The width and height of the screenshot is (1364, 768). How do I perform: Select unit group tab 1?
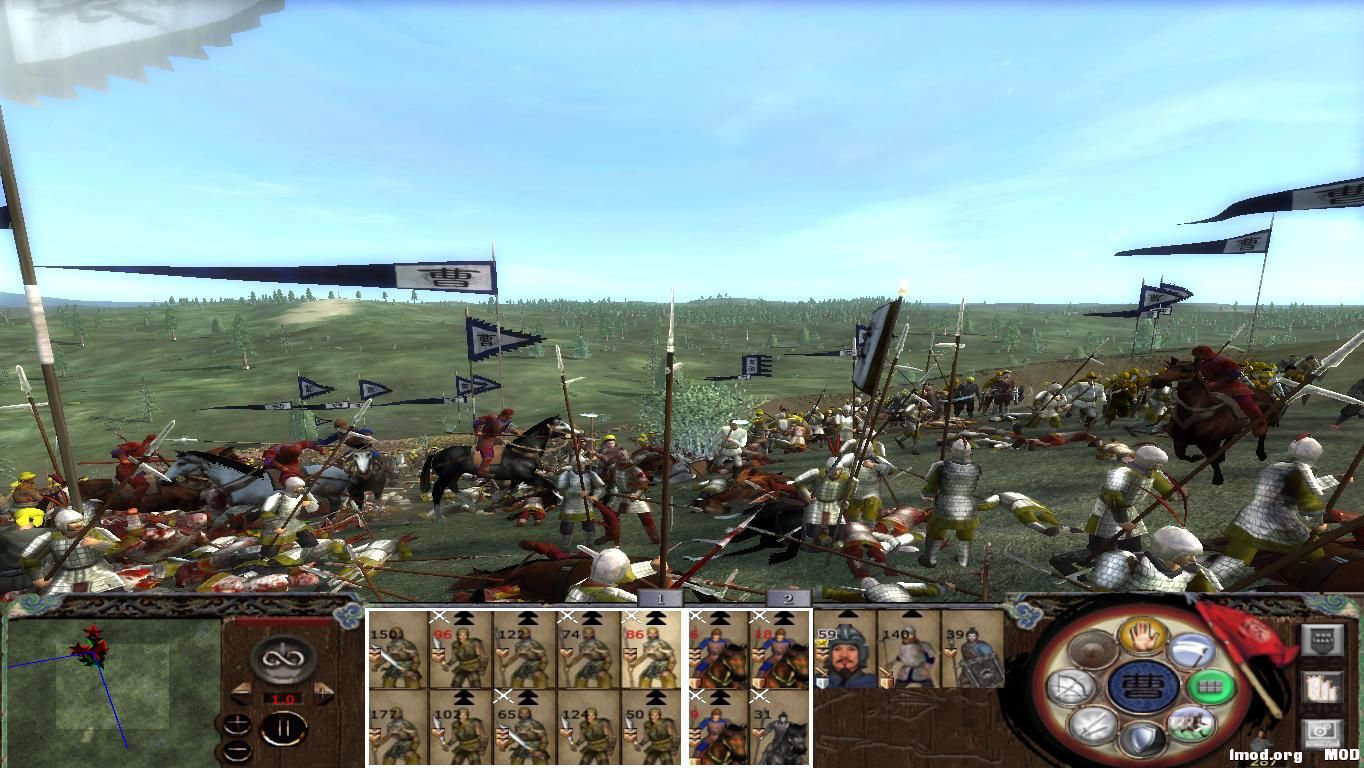[661, 598]
